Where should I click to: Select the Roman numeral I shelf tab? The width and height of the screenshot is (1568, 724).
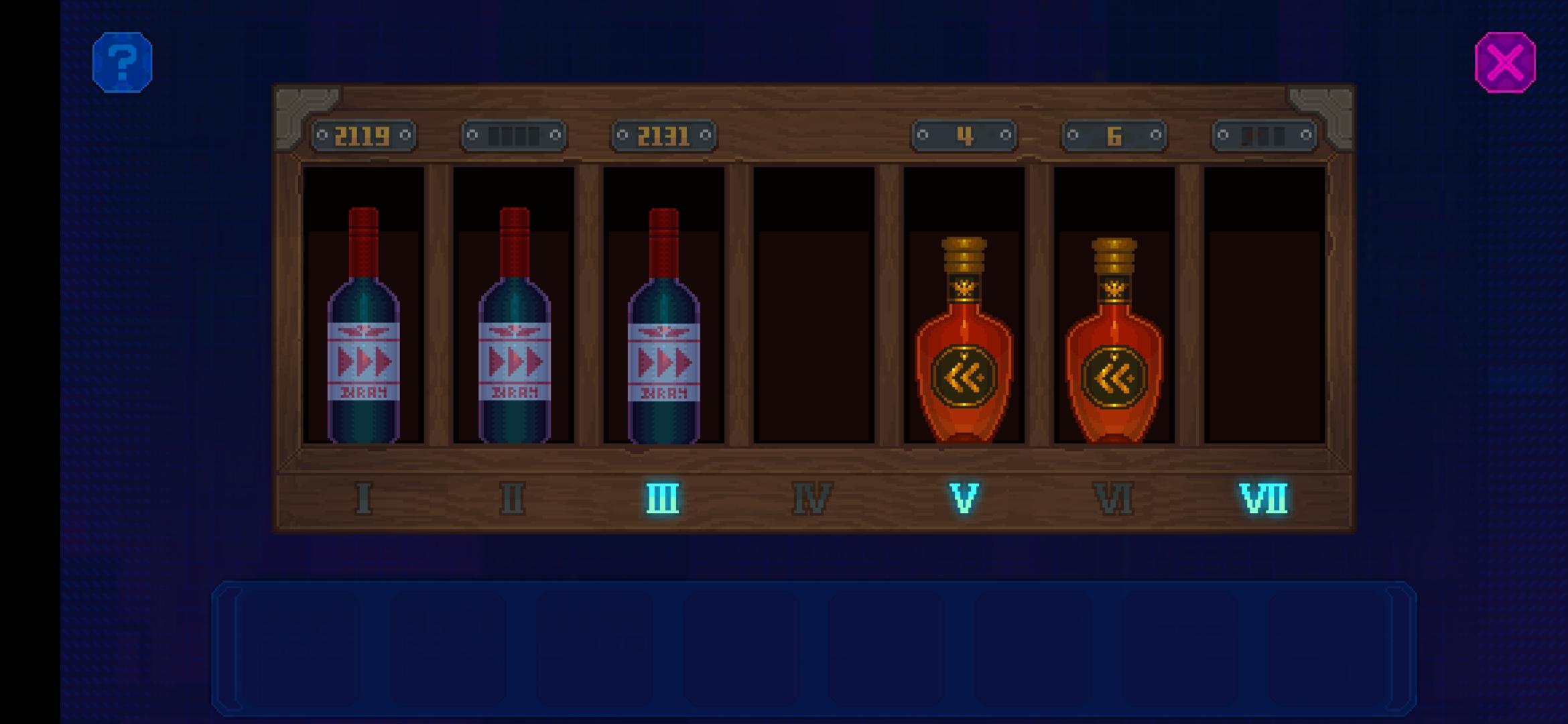point(364,497)
